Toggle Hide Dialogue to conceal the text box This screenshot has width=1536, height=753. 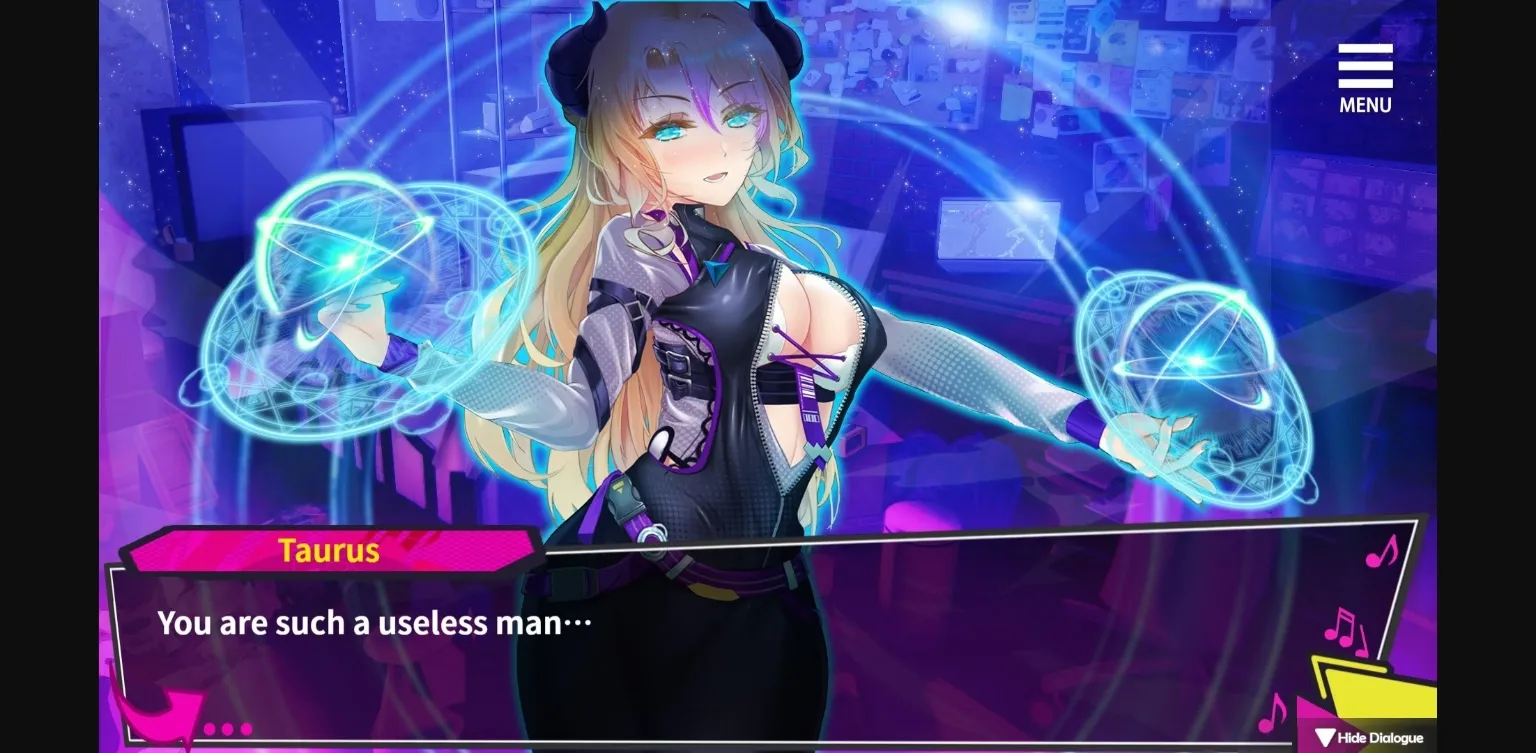(x=1368, y=737)
